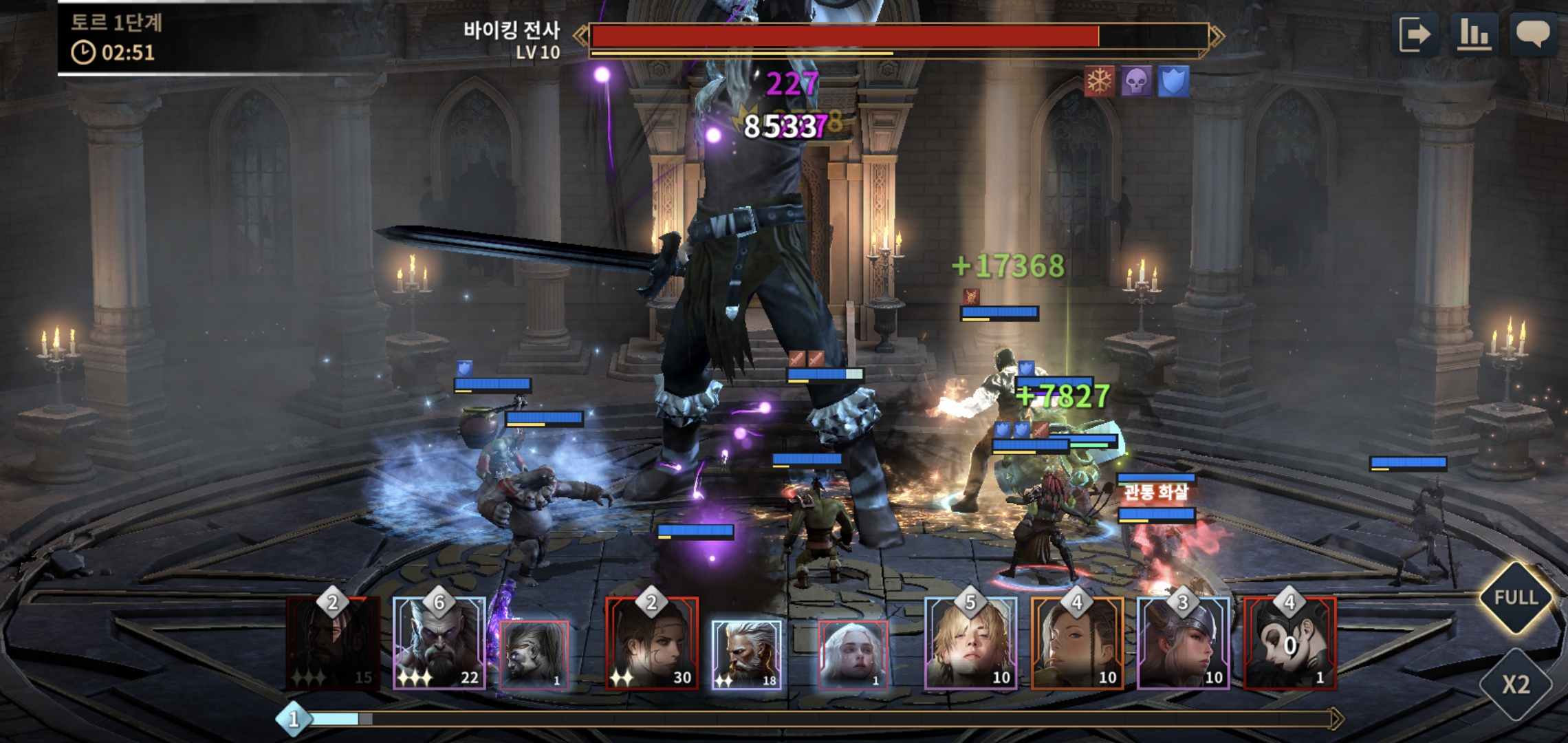Screen dimensions: 1568x743
Task: Pick the pale black-haired hero card with red frame
Action: (1289, 644)
